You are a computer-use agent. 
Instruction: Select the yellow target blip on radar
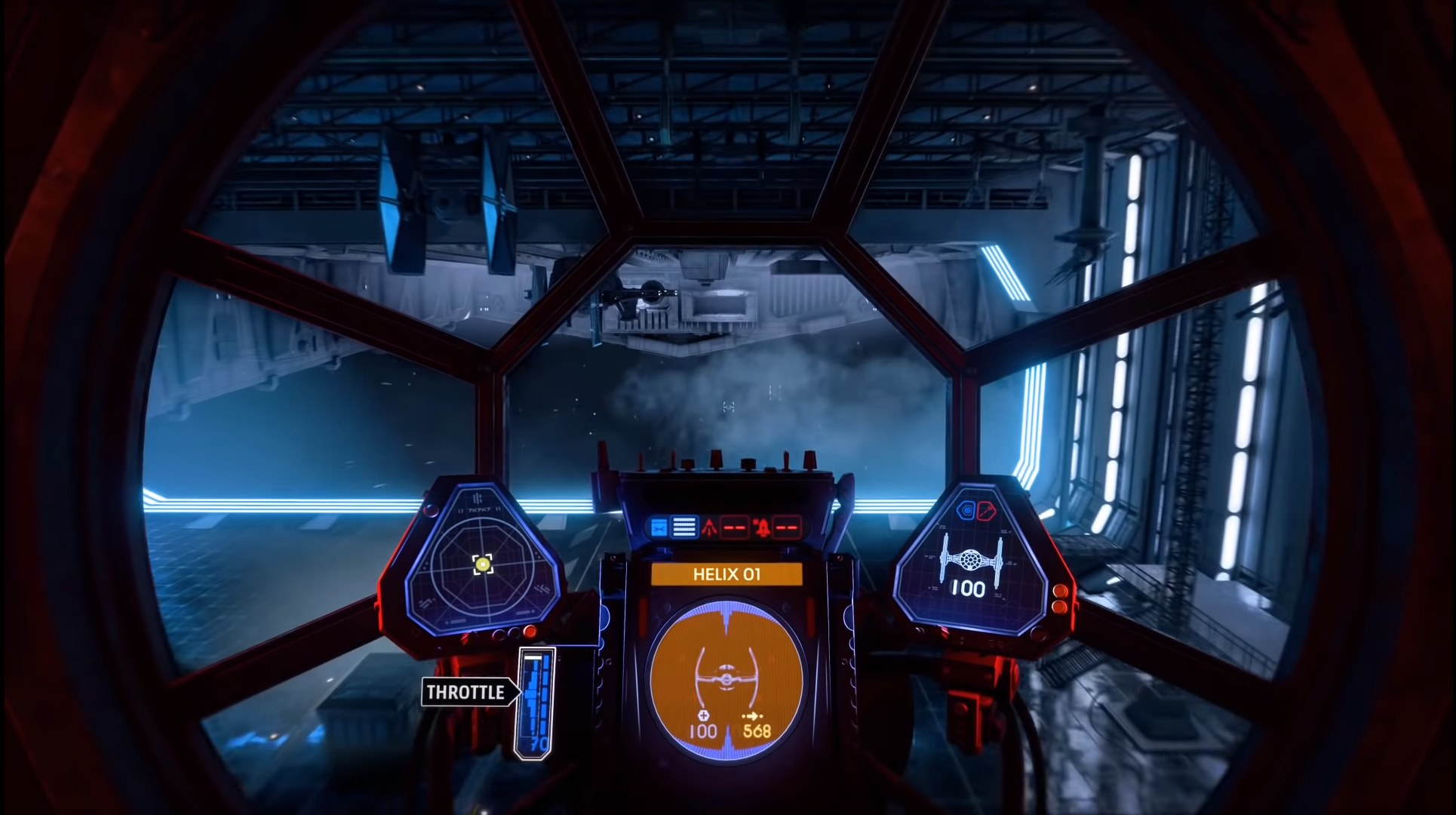[x=482, y=564]
